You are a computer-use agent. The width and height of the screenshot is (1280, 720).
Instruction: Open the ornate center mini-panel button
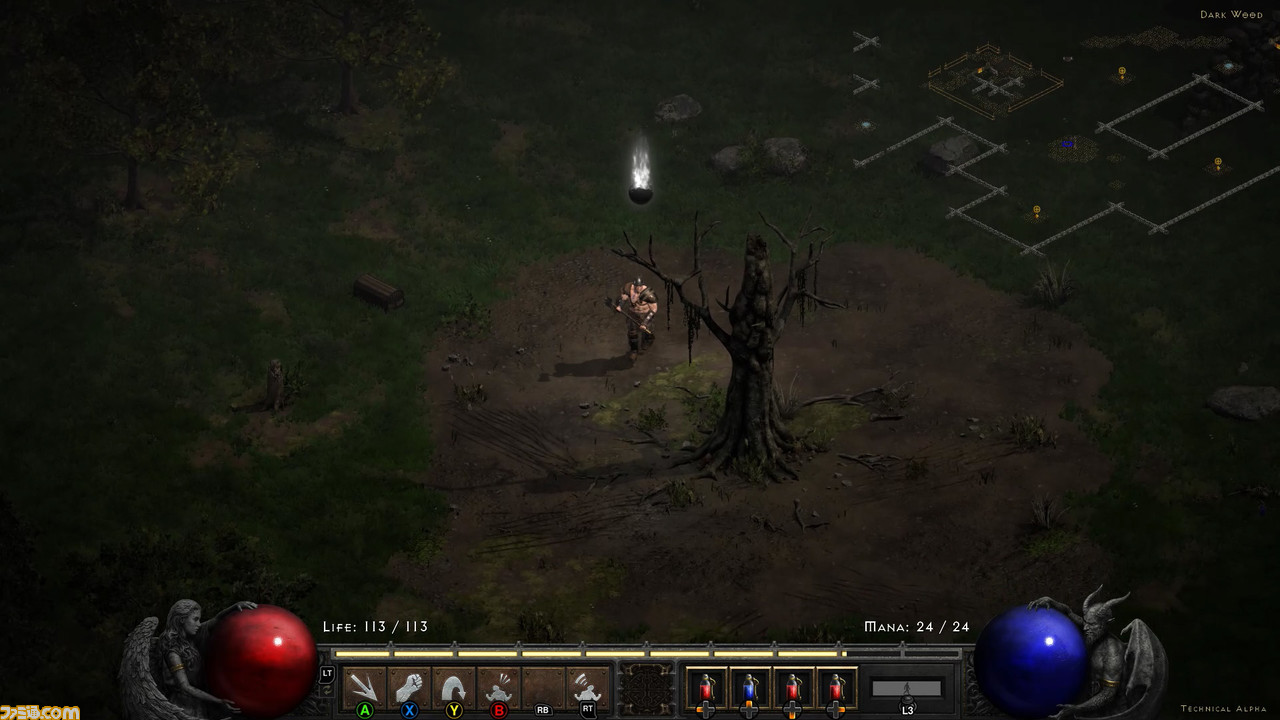tap(648, 688)
